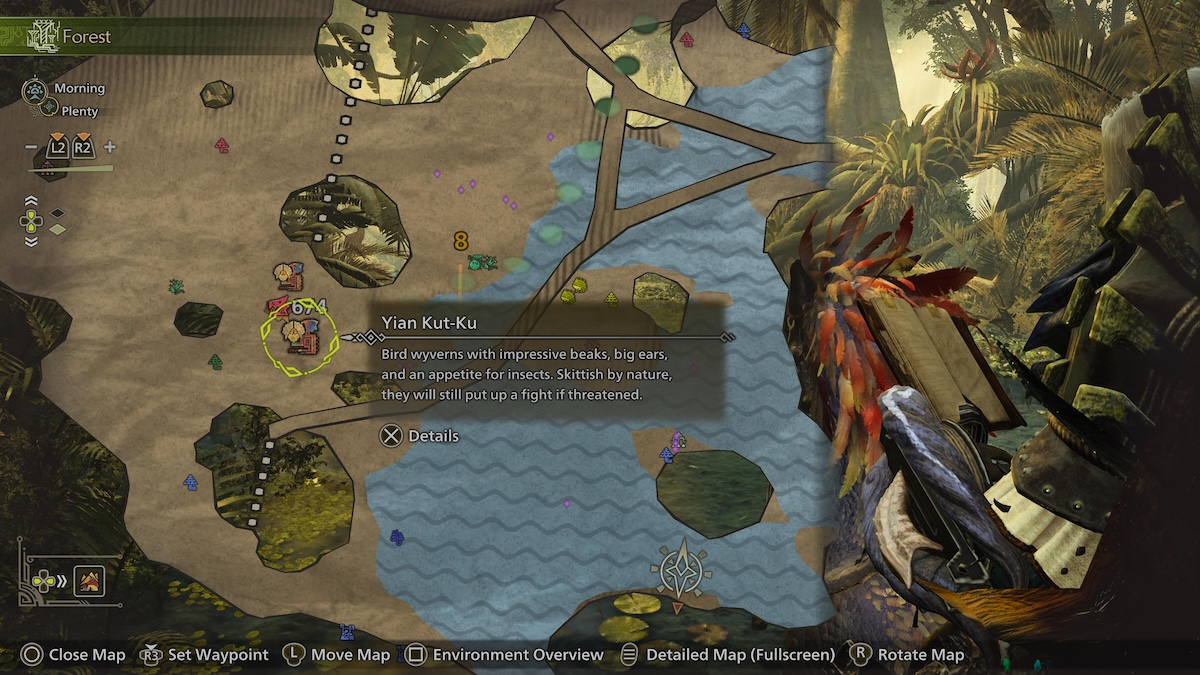This screenshot has height=675, width=1200.
Task: Choose the Rotate Map option
Action: coord(908,655)
